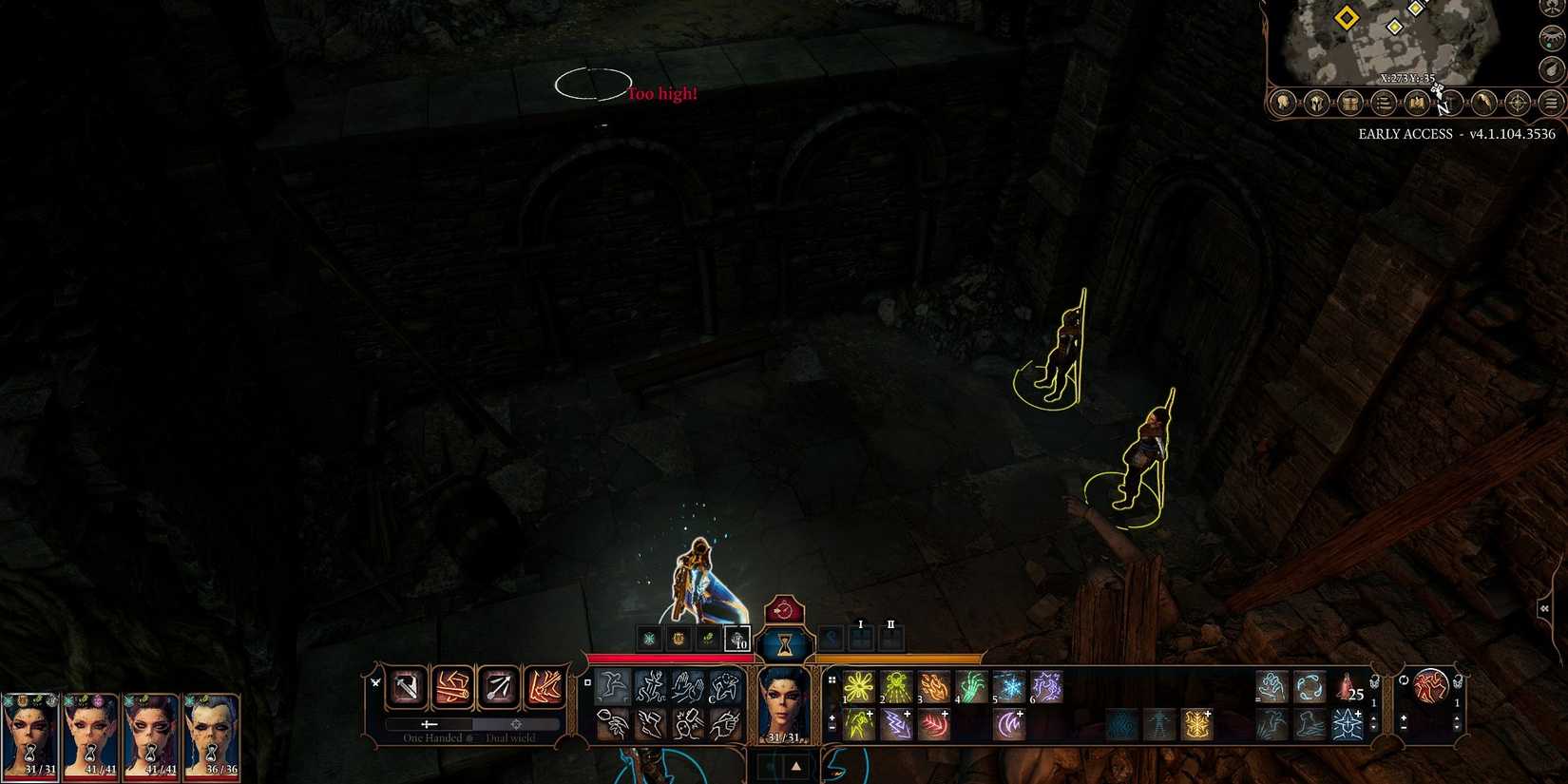Open the hamburger game menu
Screen dimensions: 1568x784
coord(1551,104)
